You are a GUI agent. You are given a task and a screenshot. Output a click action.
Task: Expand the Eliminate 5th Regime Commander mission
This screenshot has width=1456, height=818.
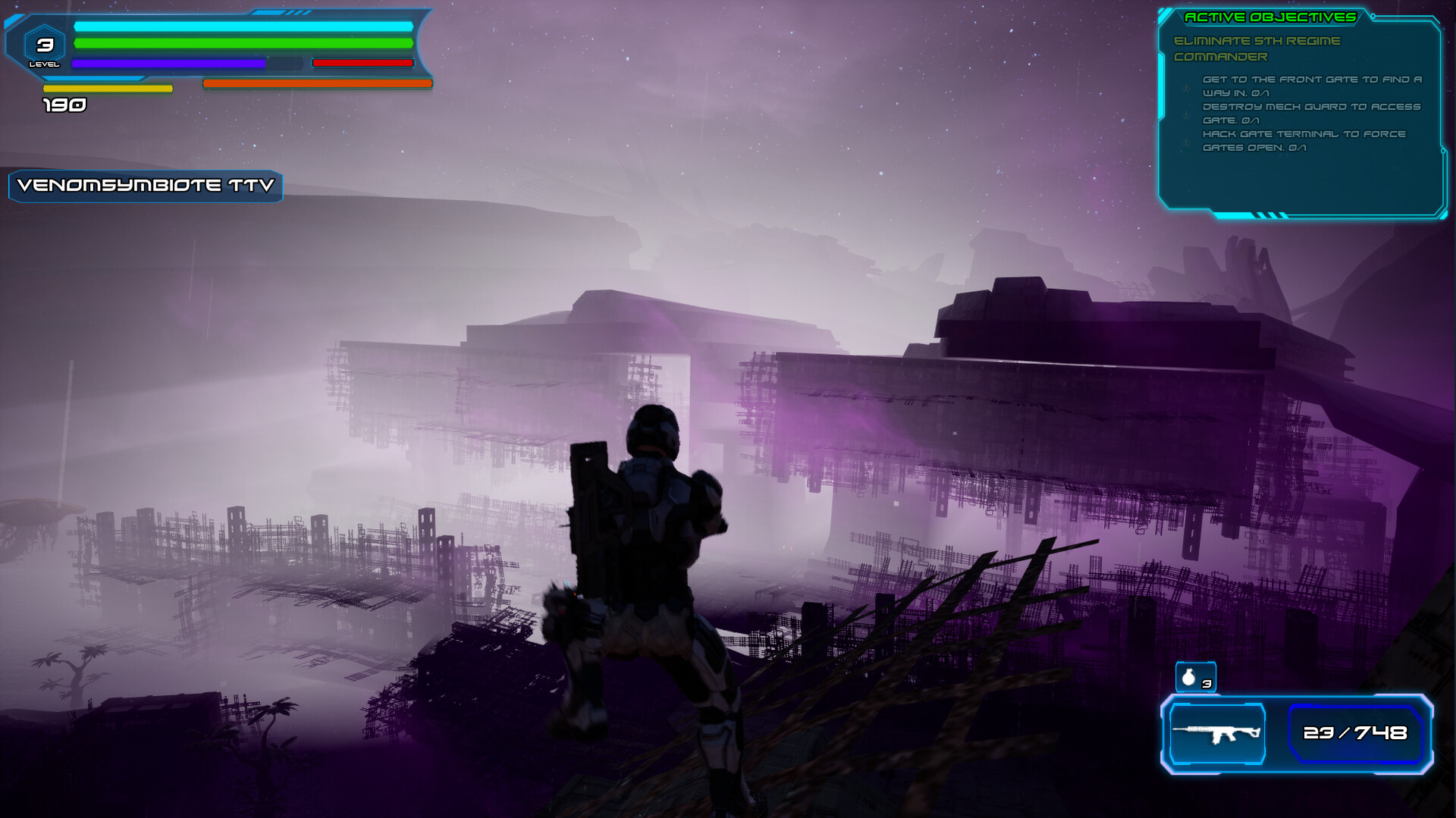(1257, 47)
